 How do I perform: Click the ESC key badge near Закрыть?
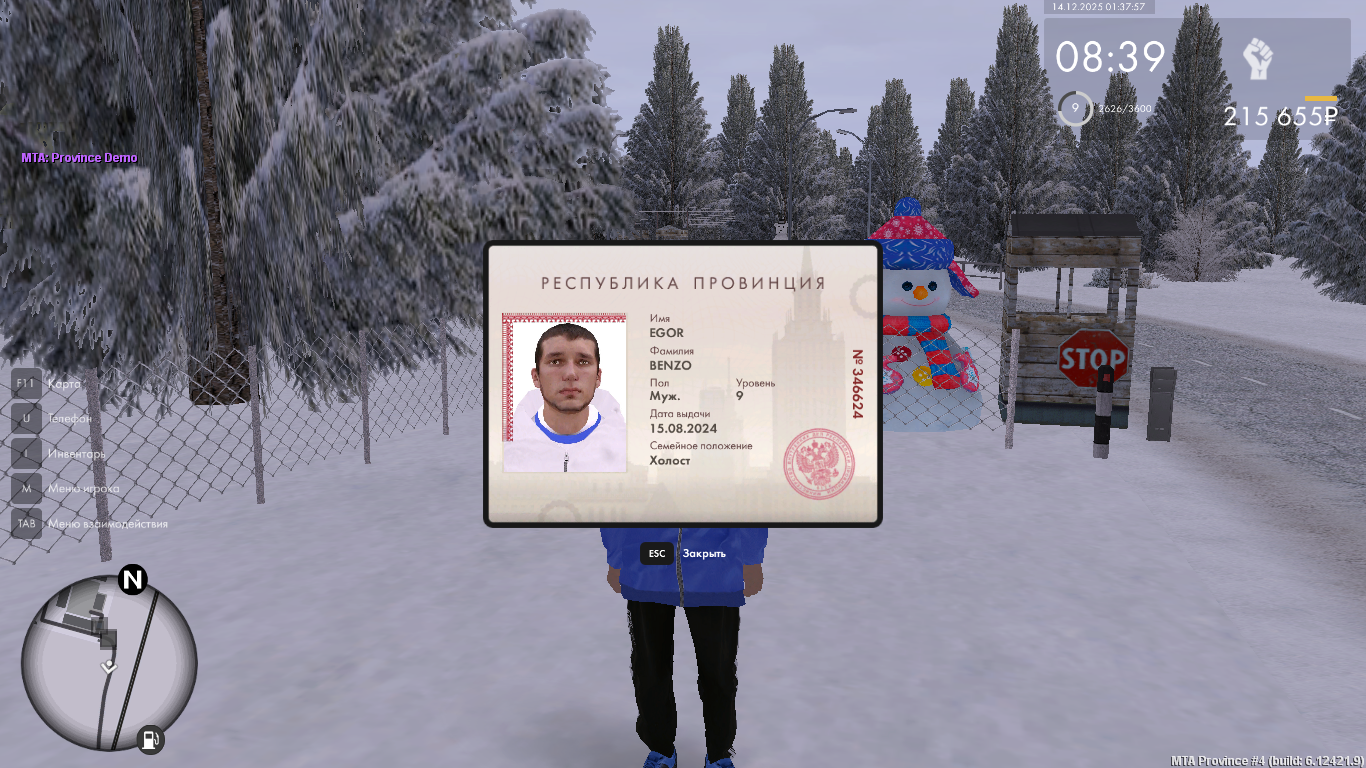pos(656,553)
